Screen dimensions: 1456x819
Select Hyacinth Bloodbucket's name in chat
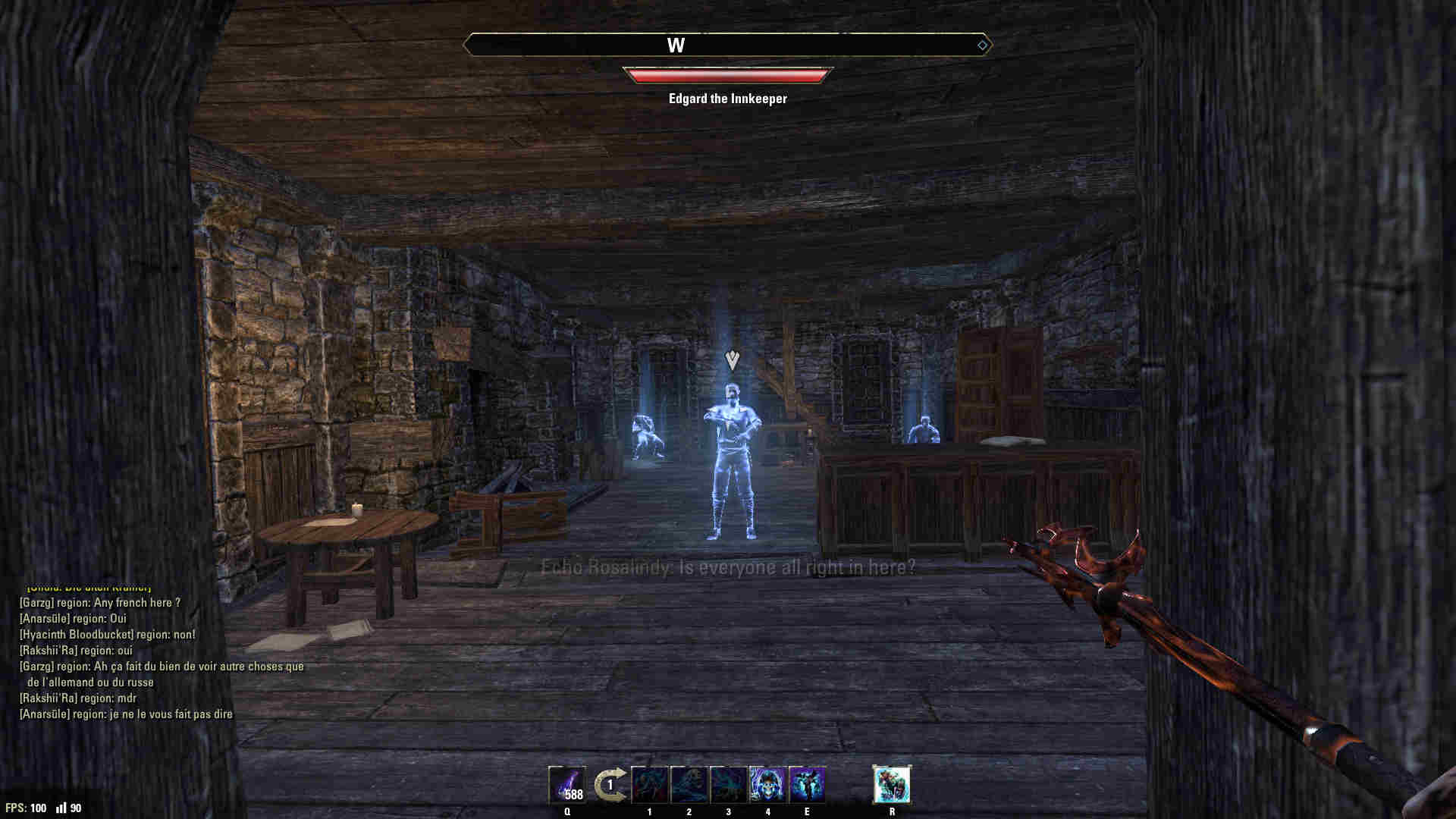pos(73,635)
